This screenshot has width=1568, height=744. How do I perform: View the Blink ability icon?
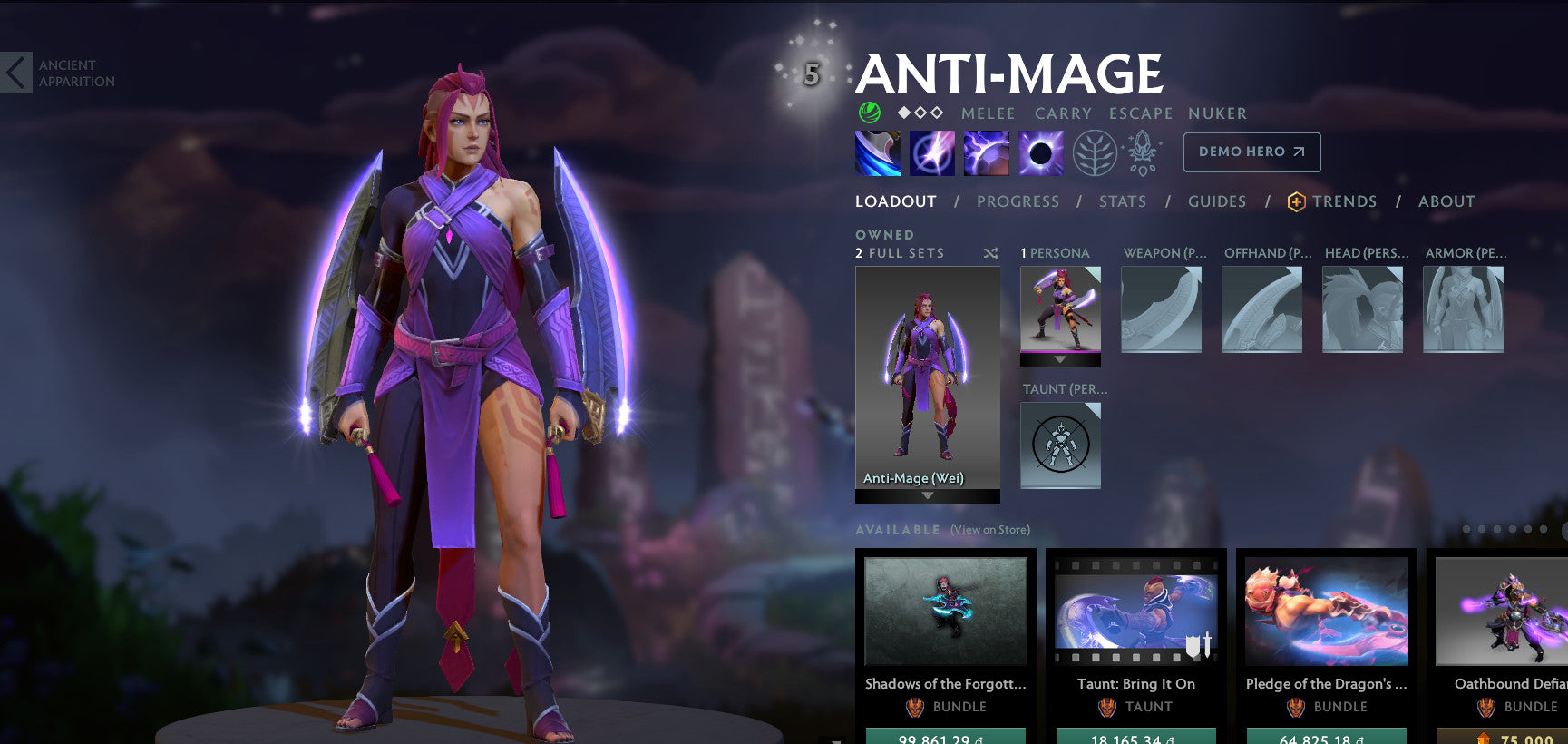(x=932, y=152)
